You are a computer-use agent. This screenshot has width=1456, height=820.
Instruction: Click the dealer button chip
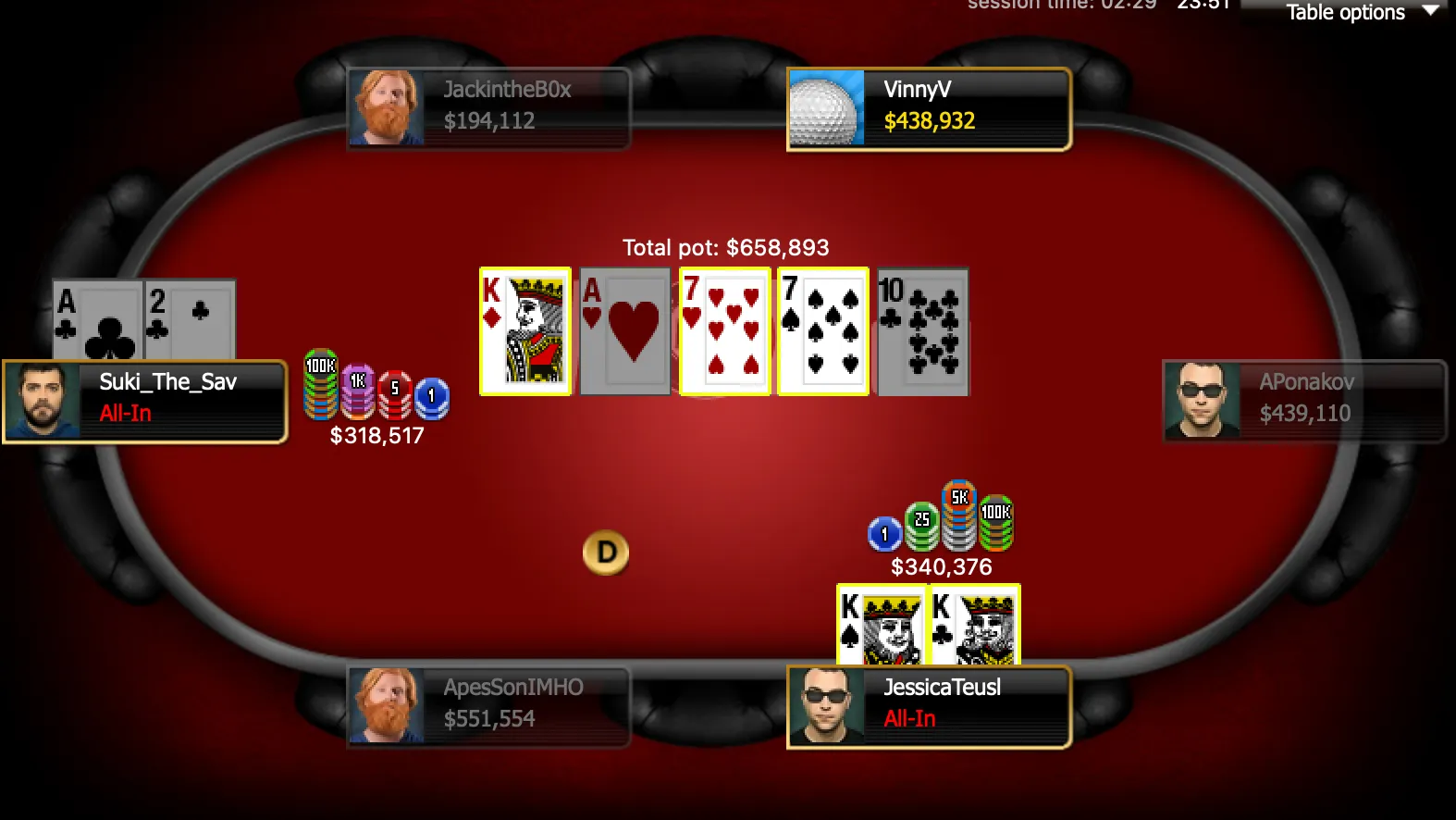606,553
